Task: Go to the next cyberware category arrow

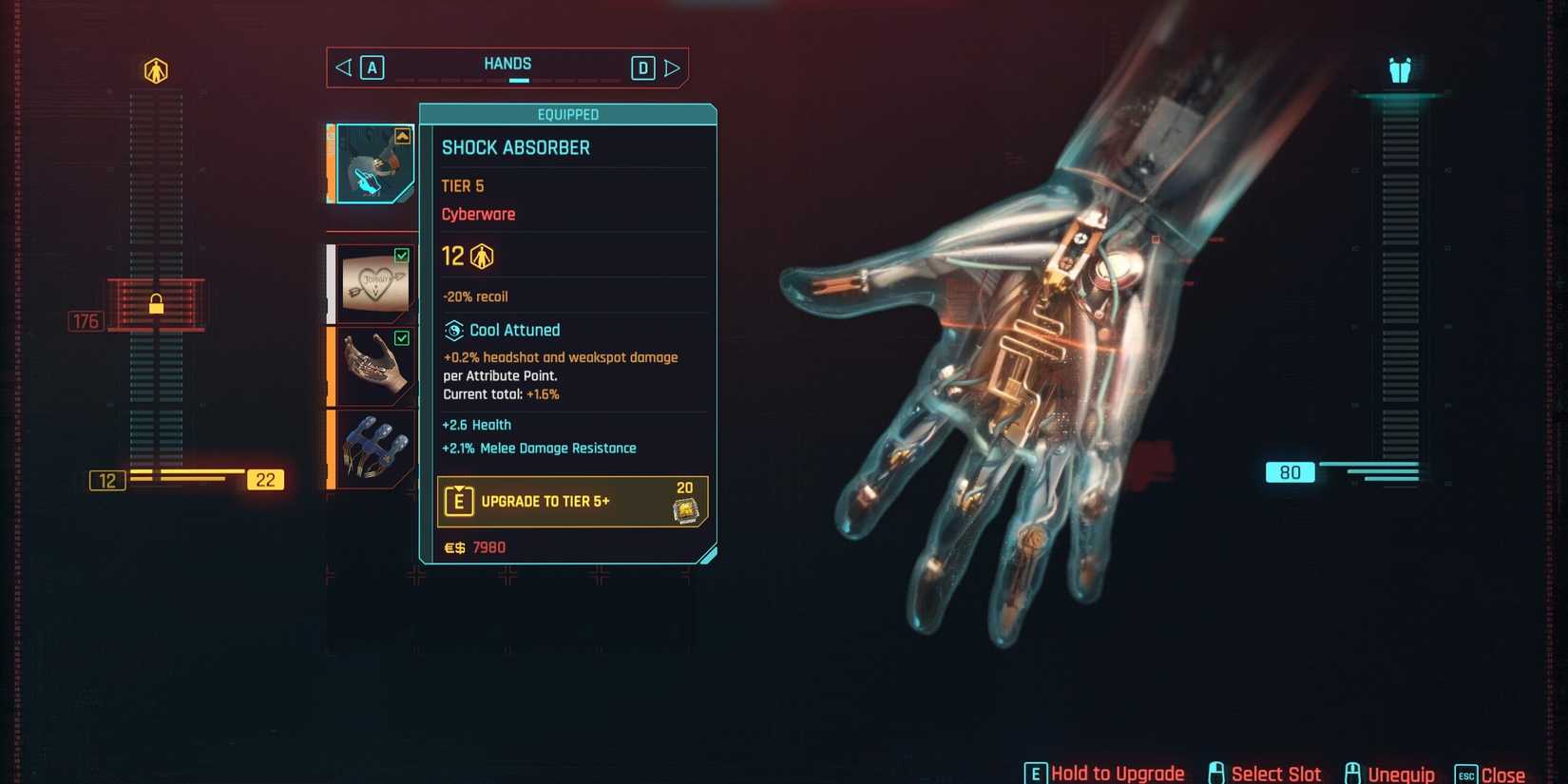Action: pos(672,68)
